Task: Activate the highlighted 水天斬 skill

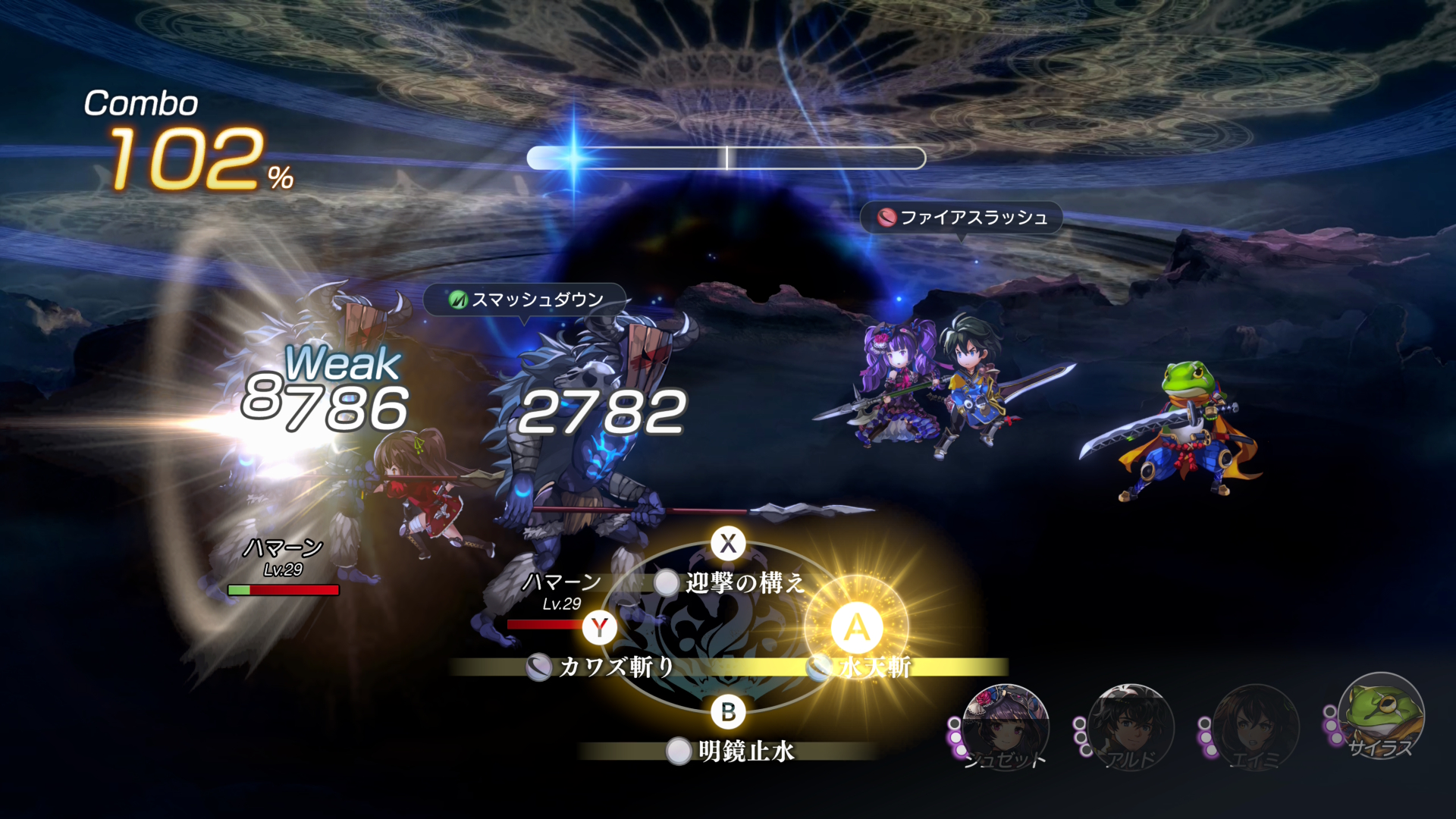Action: pyautogui.click(x=872, y=667)
